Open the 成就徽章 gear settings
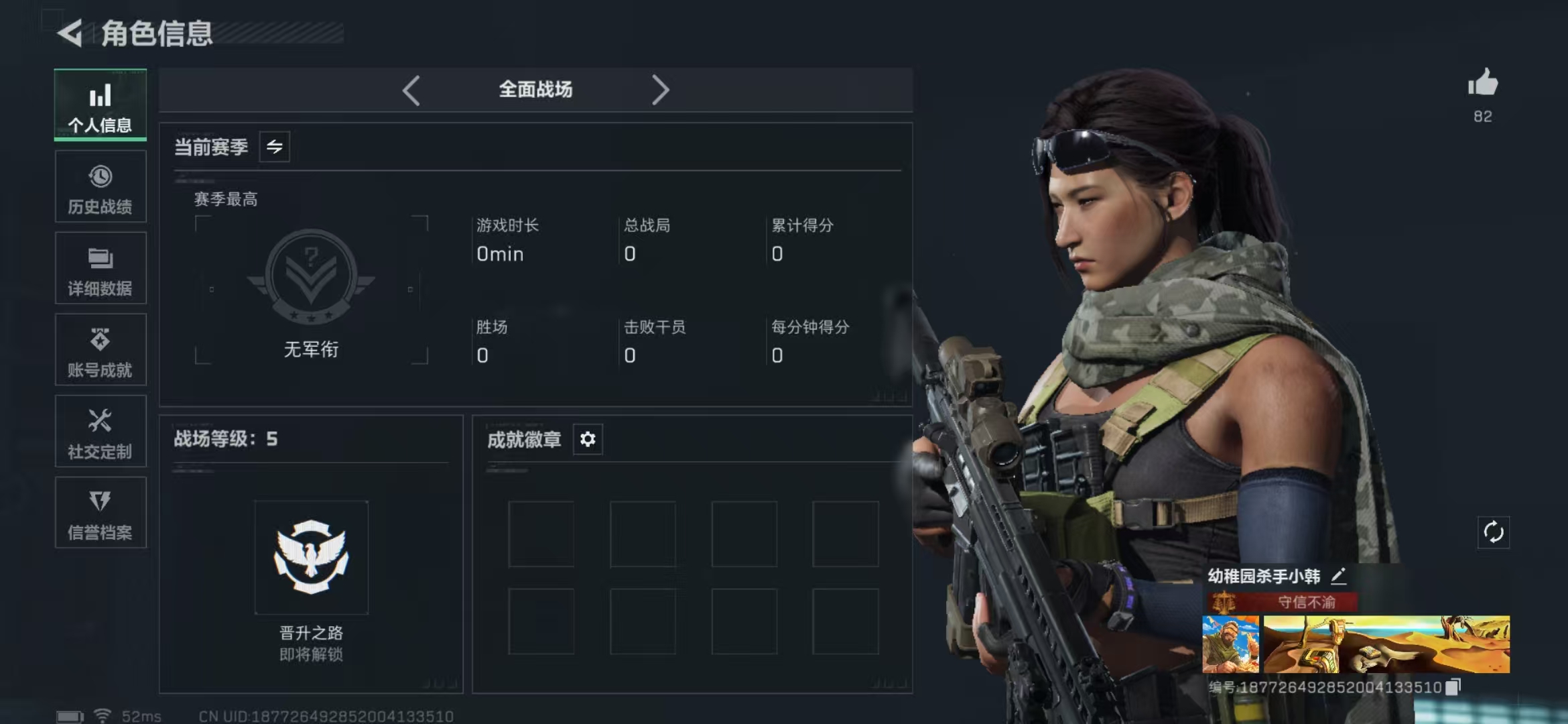The height and width of the screenshot is (724, 1568). (x=588, y=439)
